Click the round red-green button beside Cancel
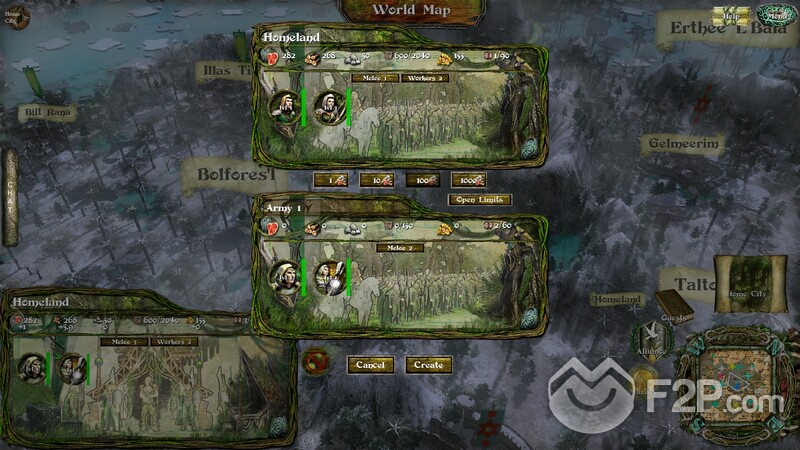The width and height of the screenshot is (800, 450). pos(320,359)
